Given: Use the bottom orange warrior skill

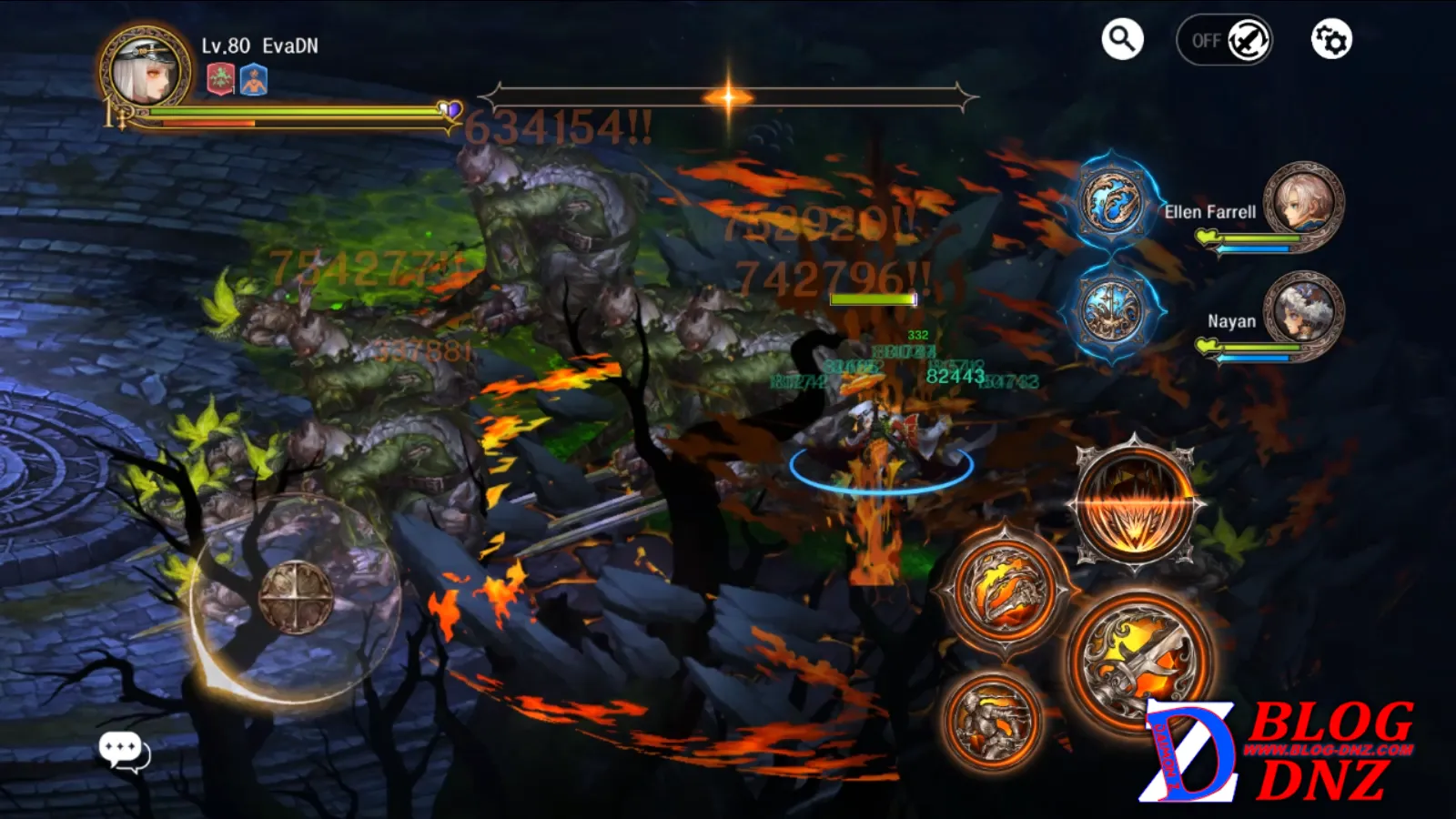Looking at the screenshot, I should (x=991, y=721).
